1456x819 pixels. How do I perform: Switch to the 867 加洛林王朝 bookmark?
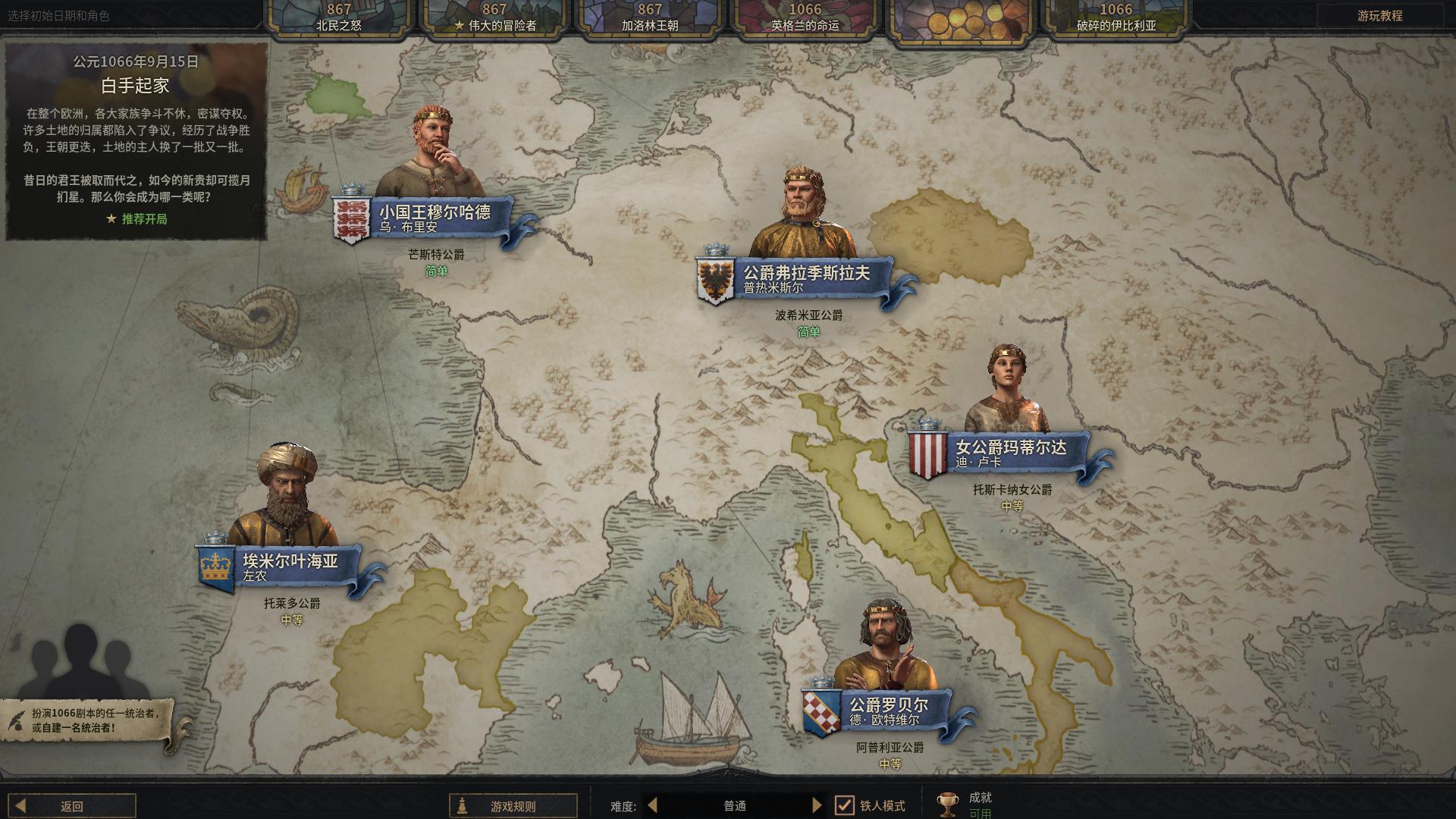click(650, 17)
